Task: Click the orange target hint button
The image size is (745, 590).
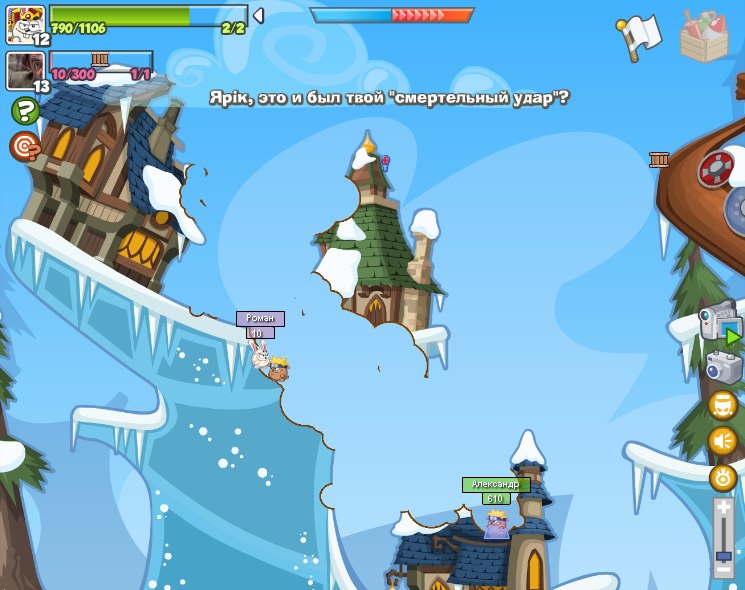Action: (x=25, y=146)
